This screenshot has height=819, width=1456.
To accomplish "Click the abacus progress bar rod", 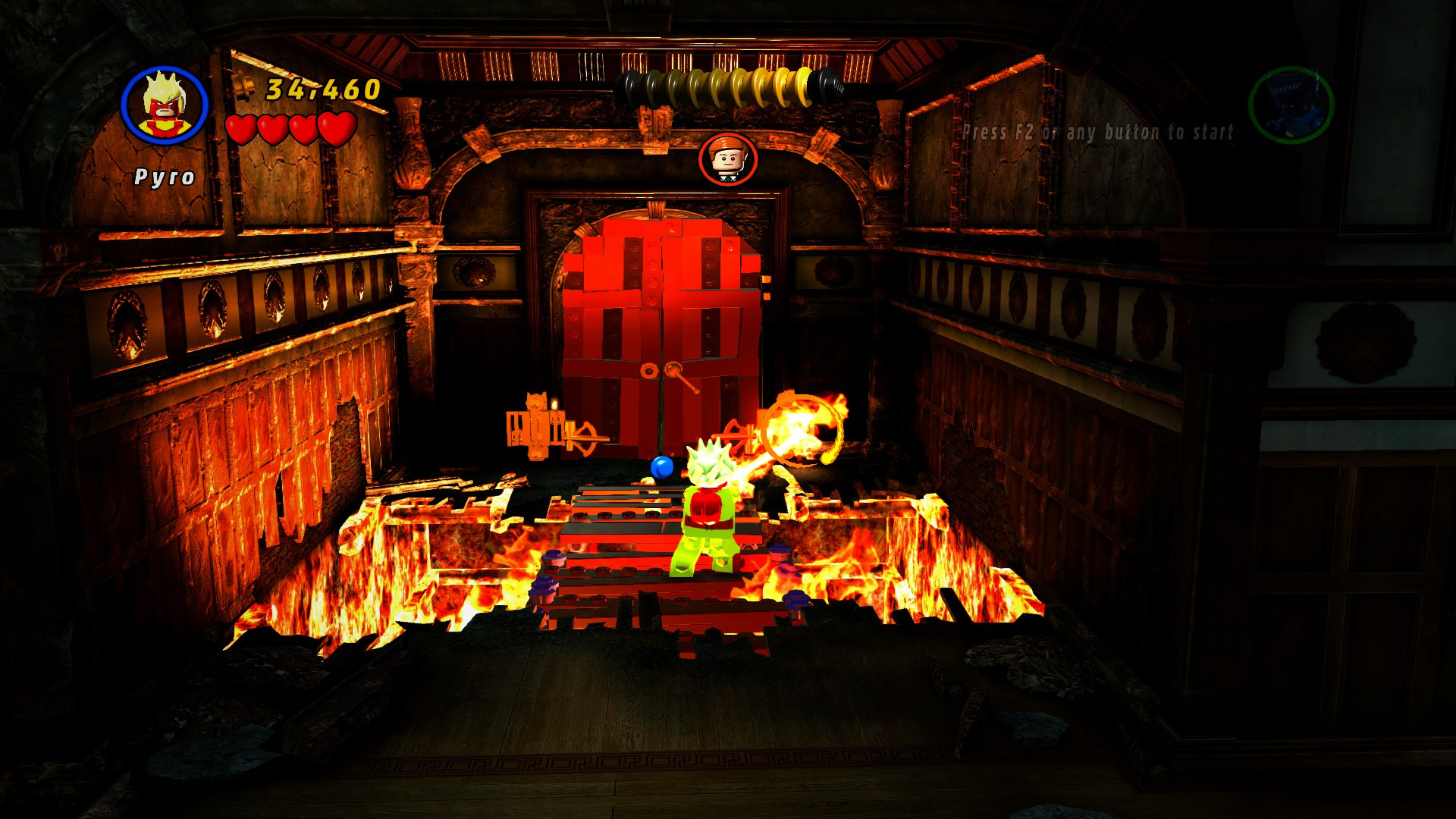I will 728,85.
